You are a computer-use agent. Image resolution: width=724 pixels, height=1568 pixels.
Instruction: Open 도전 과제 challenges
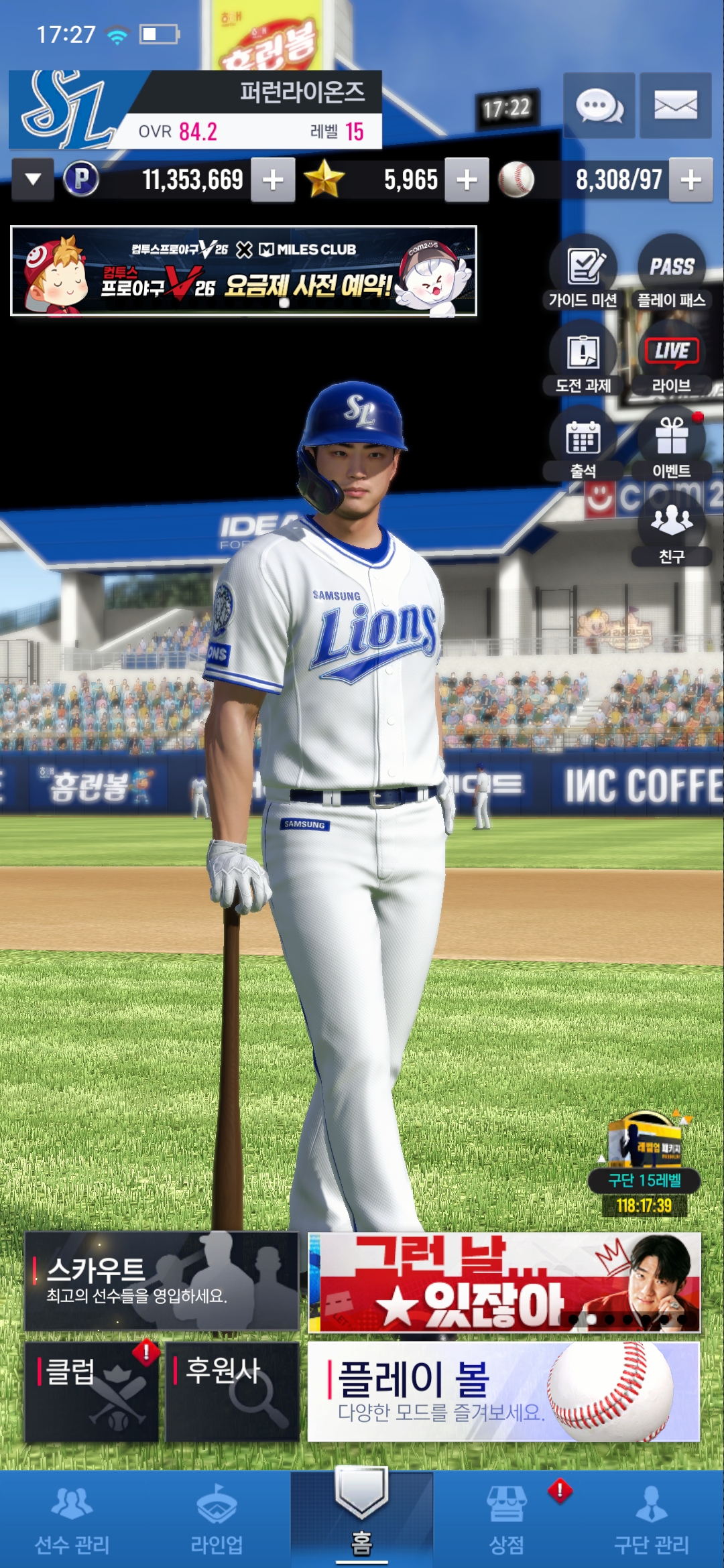click(583, 359)
